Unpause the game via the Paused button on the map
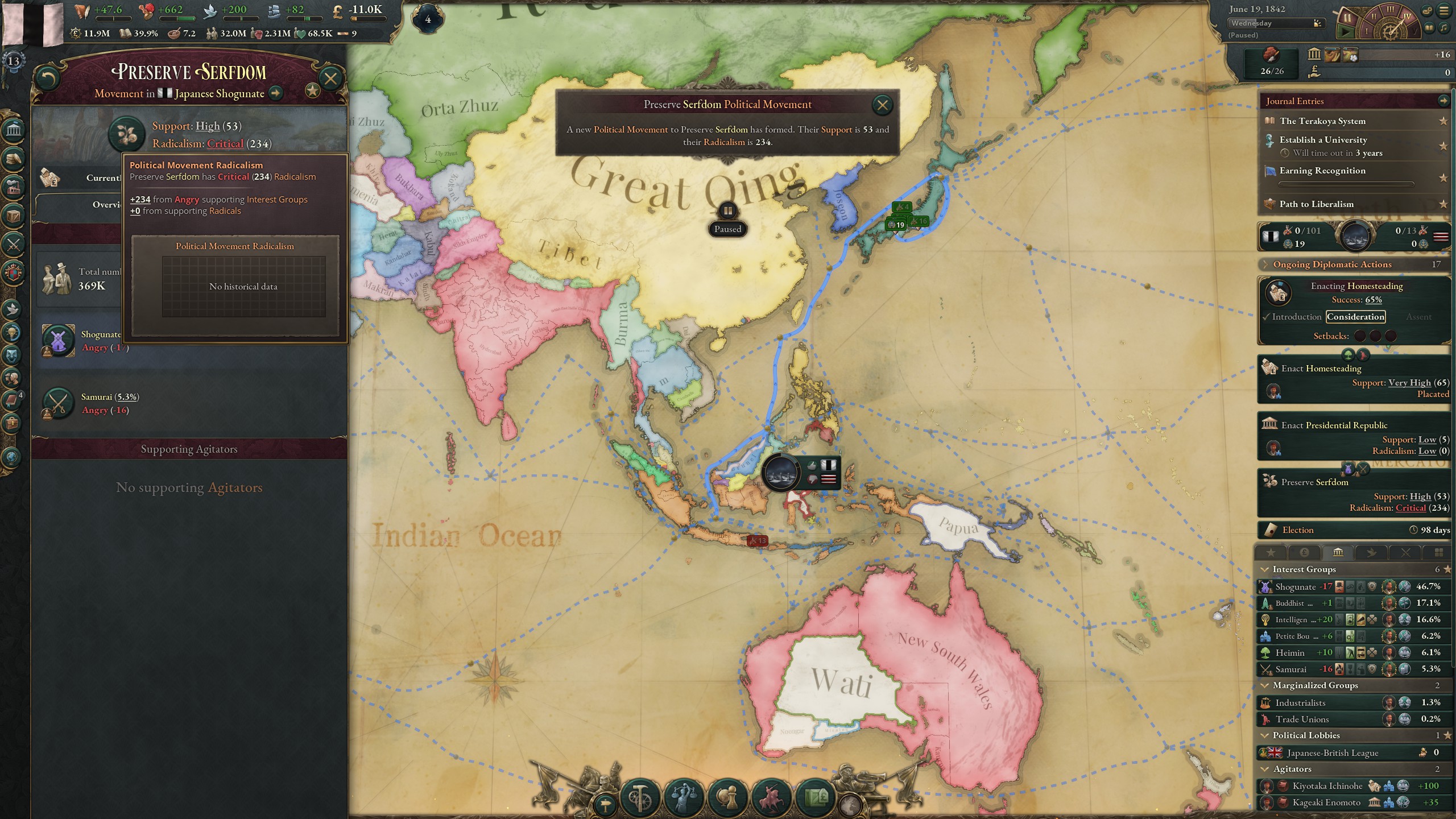Screen dimensions: 1456x819 click(728, 229)
